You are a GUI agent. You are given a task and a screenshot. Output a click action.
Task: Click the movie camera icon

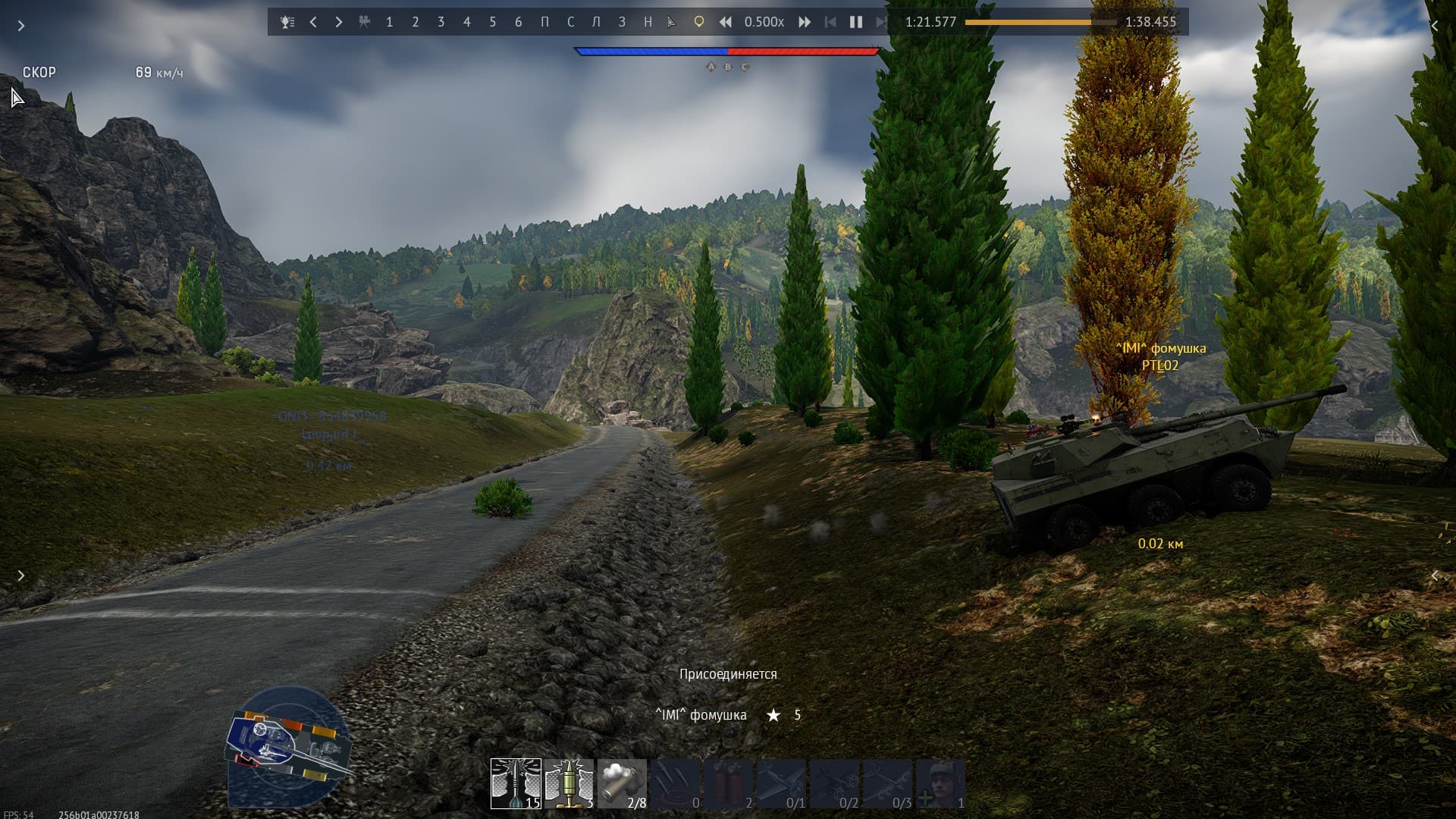tap(364, 22)
